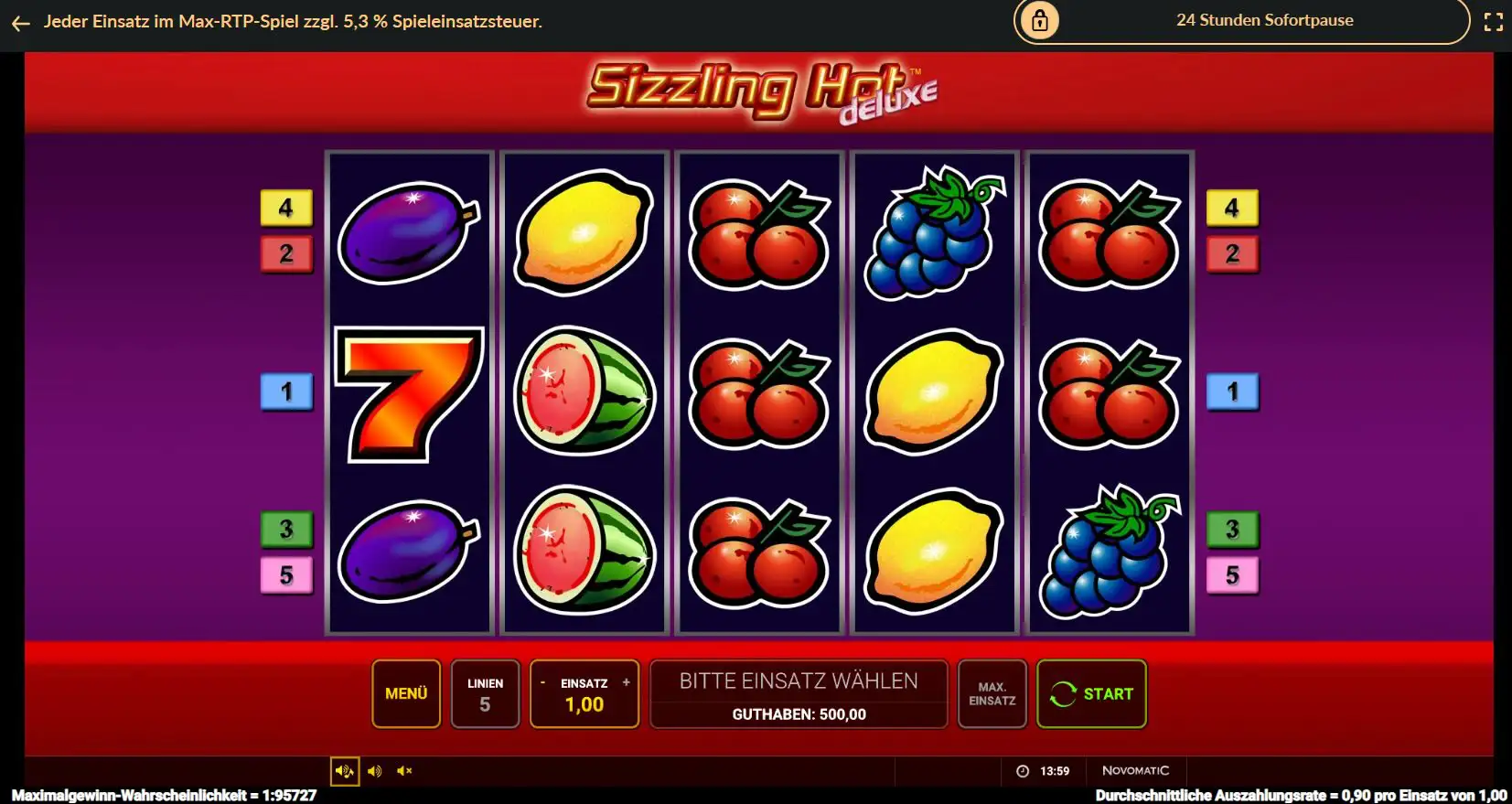1512x804 pixels.
Task: Mute all game sounds
Action: point(404,770)
